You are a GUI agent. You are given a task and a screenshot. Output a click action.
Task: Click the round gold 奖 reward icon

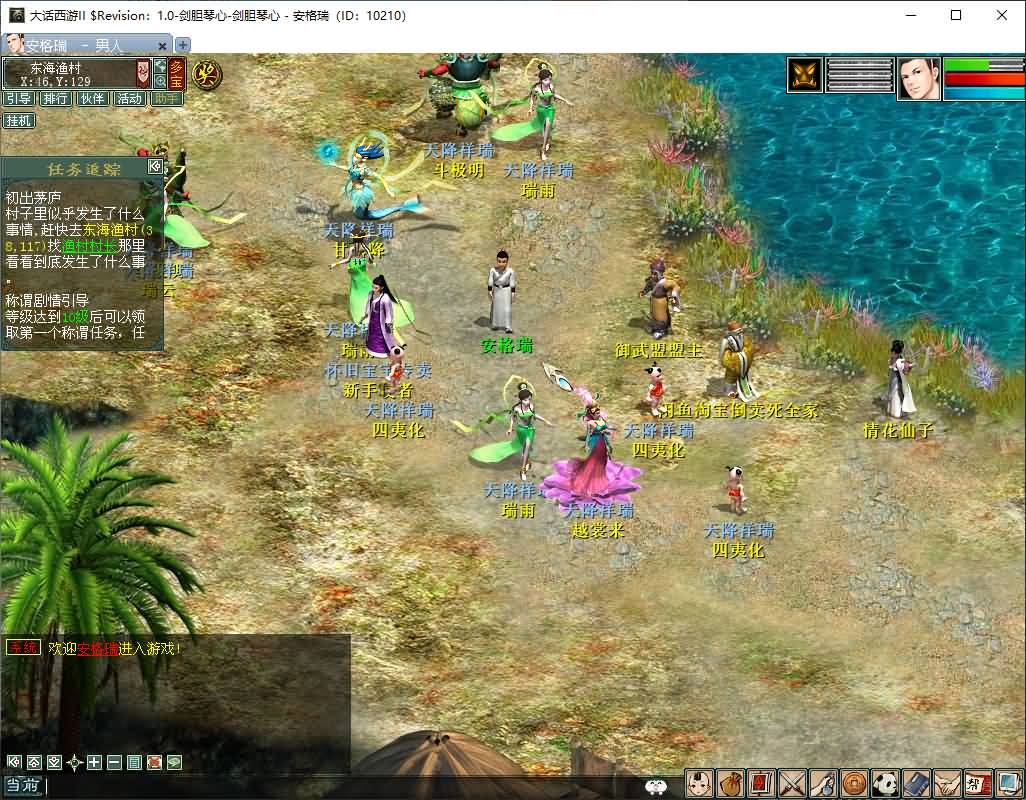(207, 74)
